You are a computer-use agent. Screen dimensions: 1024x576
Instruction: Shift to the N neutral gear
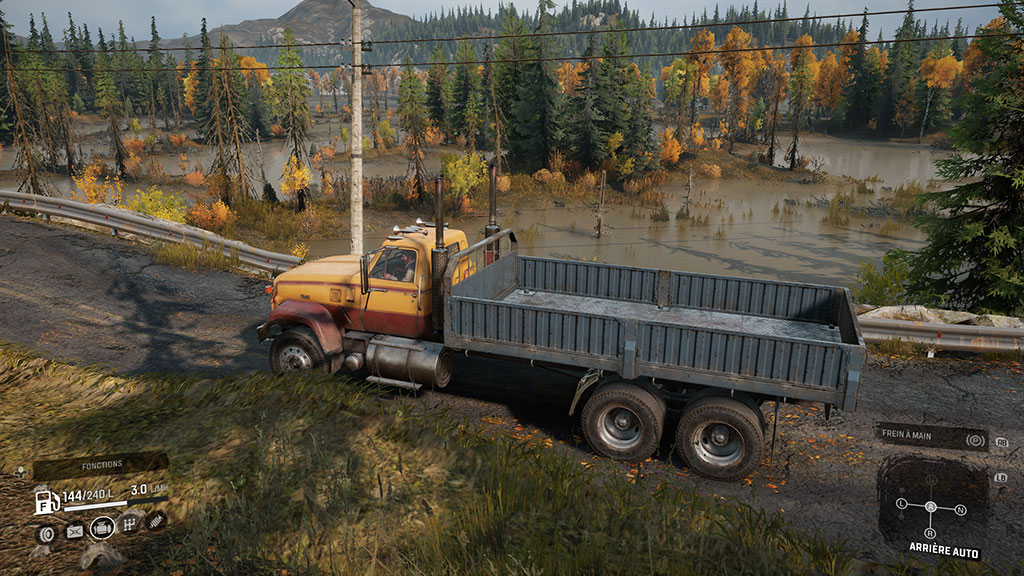(961, 509)
